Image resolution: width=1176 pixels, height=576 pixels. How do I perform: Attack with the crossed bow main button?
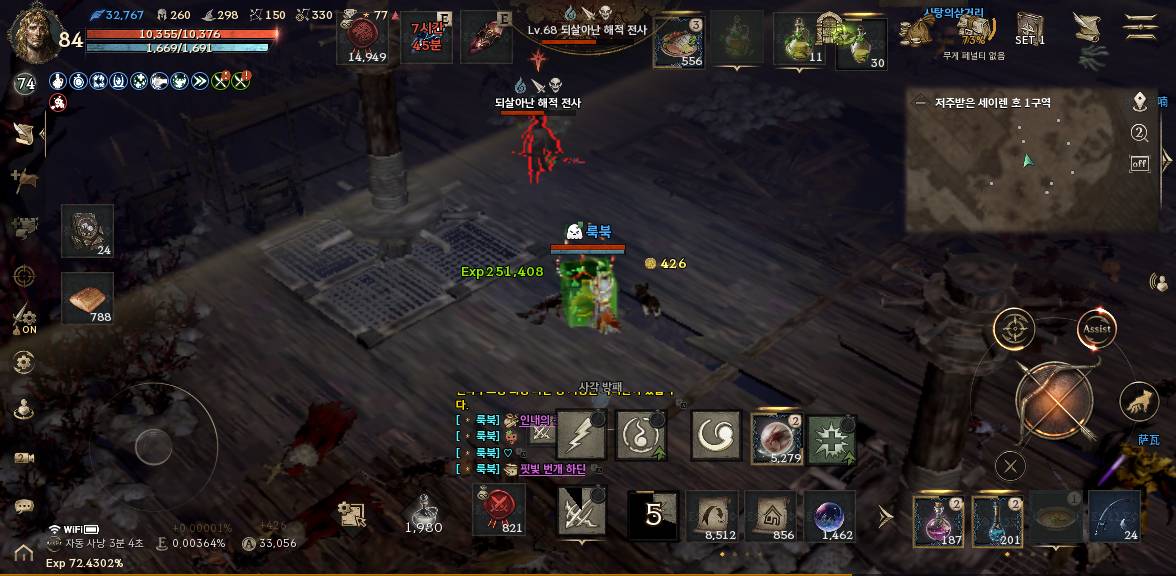(x=1054, y=402)
